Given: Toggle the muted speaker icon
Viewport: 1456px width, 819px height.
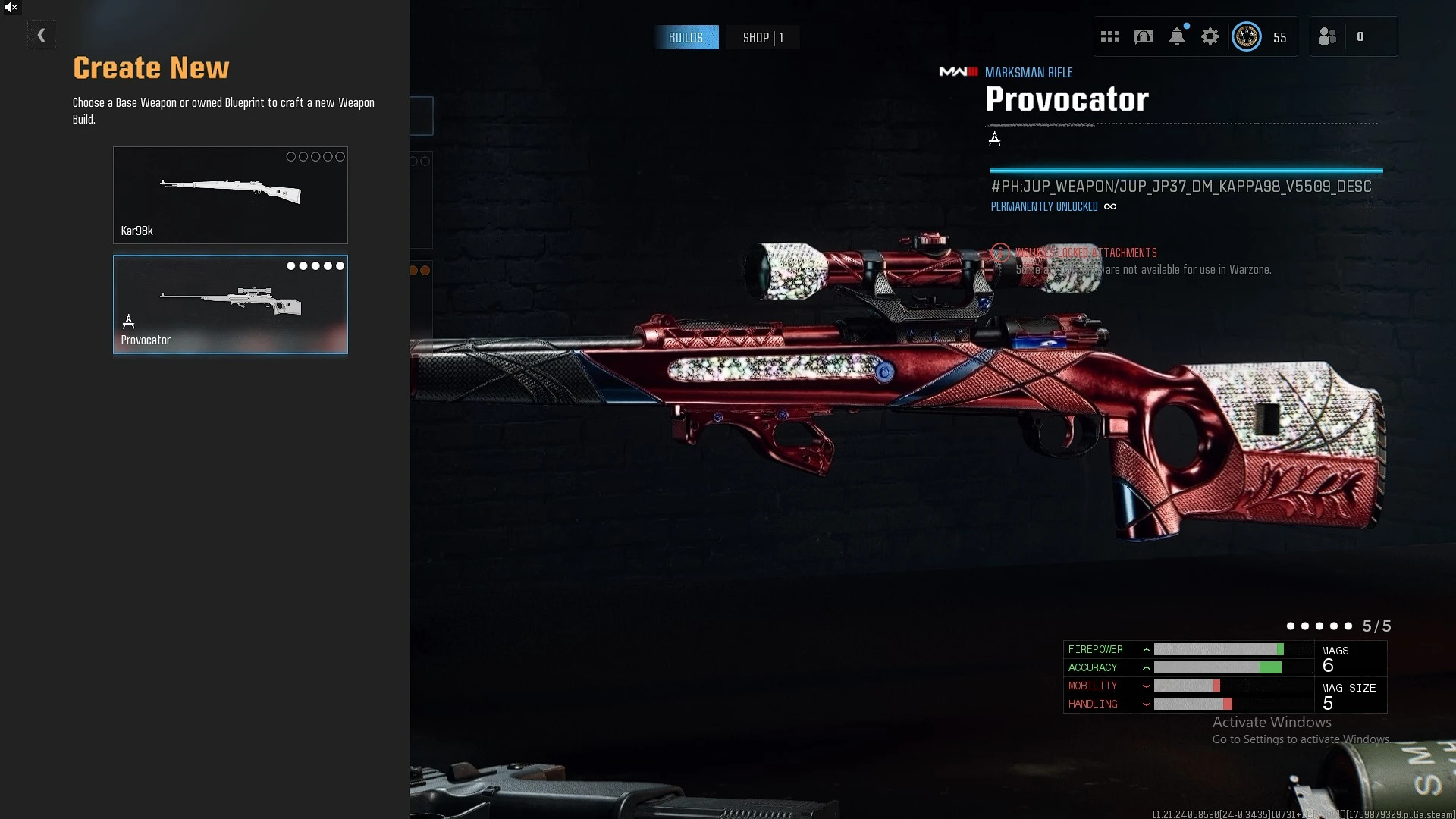Looking at the screenshot, I should click(11, 8).
